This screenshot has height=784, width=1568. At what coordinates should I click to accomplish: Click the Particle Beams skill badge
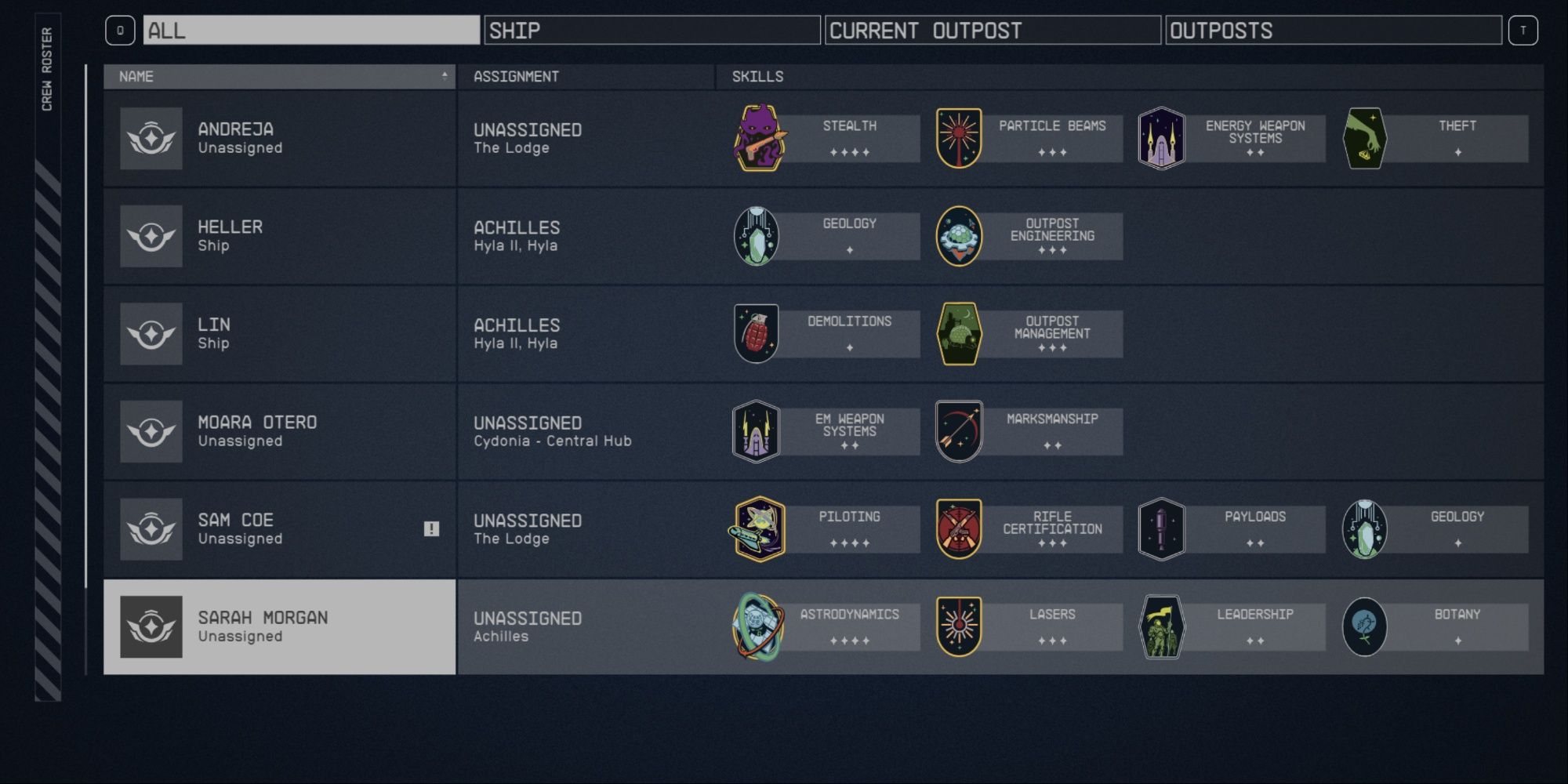tap(958, 138)
